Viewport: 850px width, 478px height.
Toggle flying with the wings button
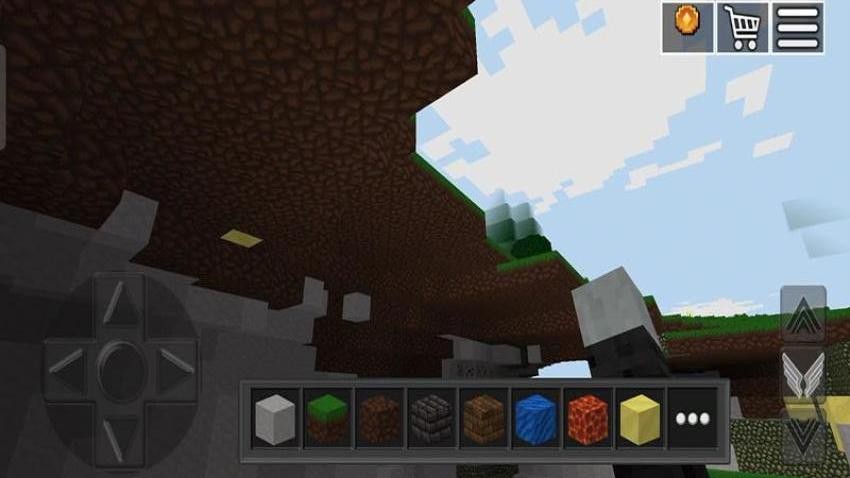point(803,376)
